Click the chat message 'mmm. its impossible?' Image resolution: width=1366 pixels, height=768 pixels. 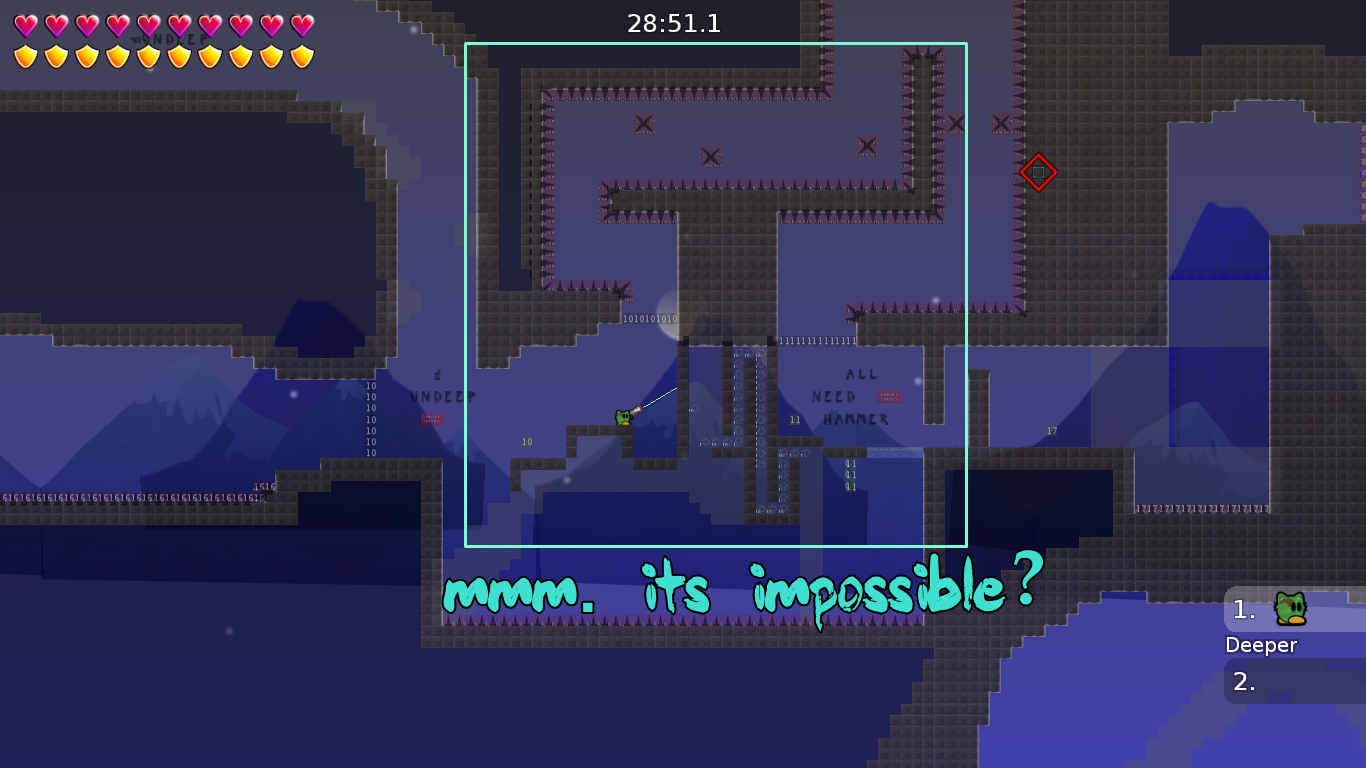740,590
